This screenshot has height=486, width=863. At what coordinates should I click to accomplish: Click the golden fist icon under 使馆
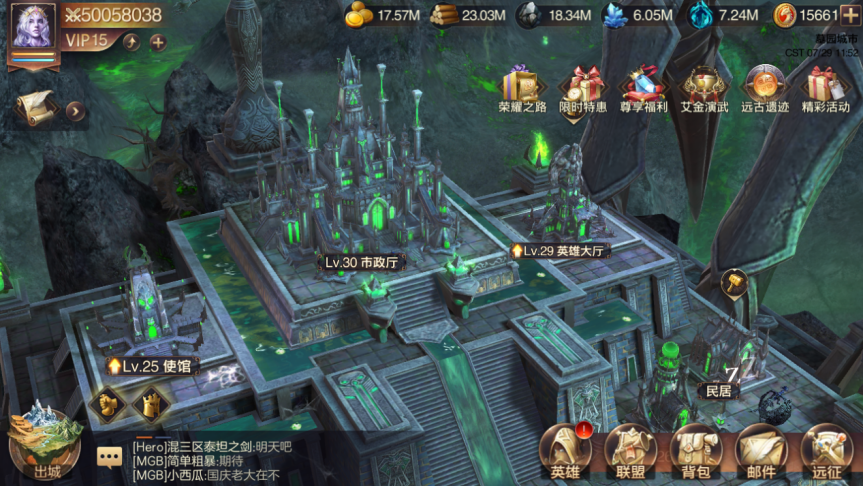[107, 403]
